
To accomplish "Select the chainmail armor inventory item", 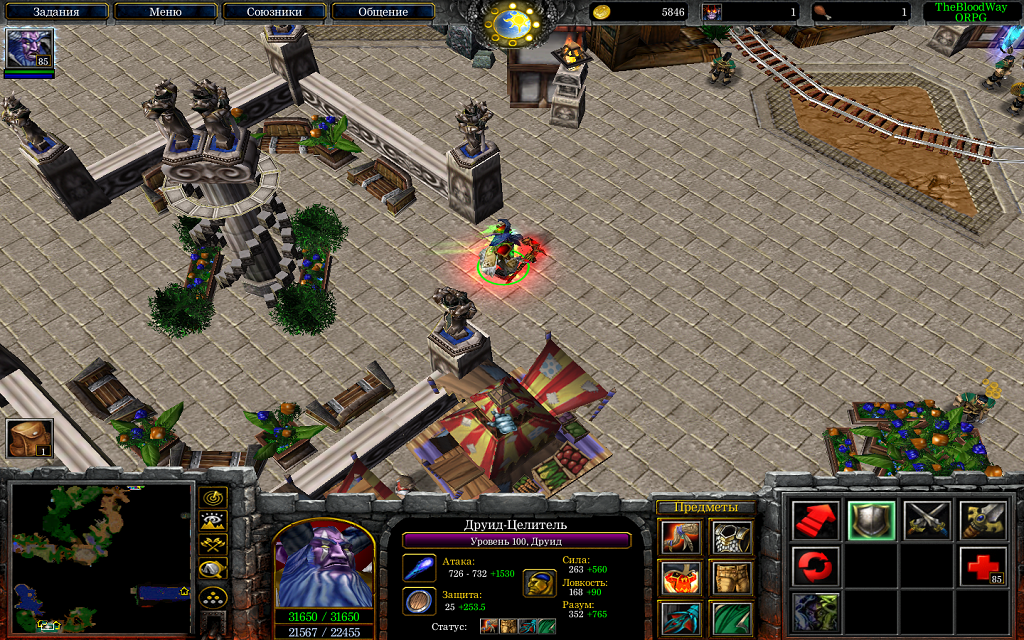I will click(x=731, y=538).
